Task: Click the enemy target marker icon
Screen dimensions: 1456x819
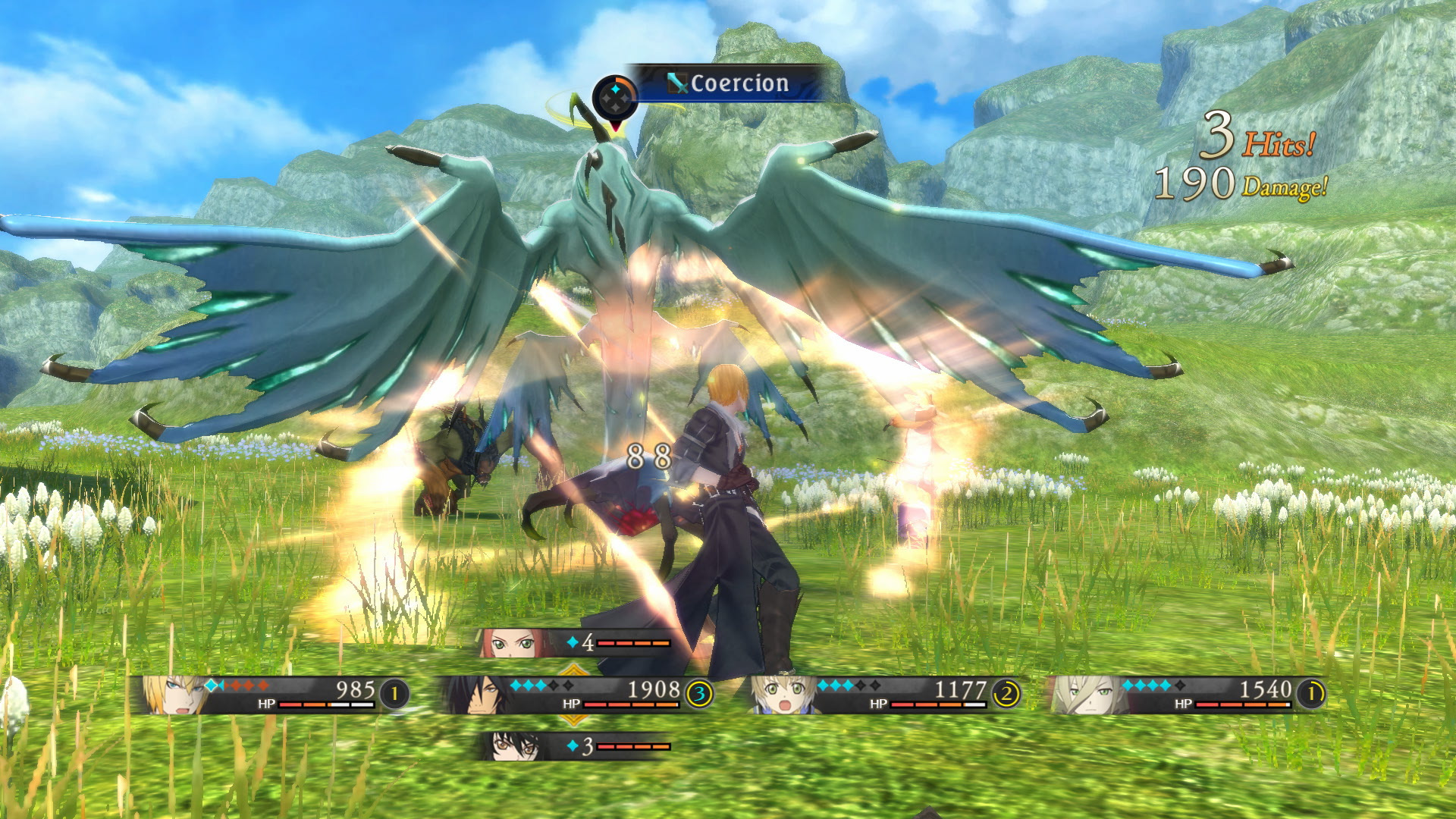Action: [615, 99]
